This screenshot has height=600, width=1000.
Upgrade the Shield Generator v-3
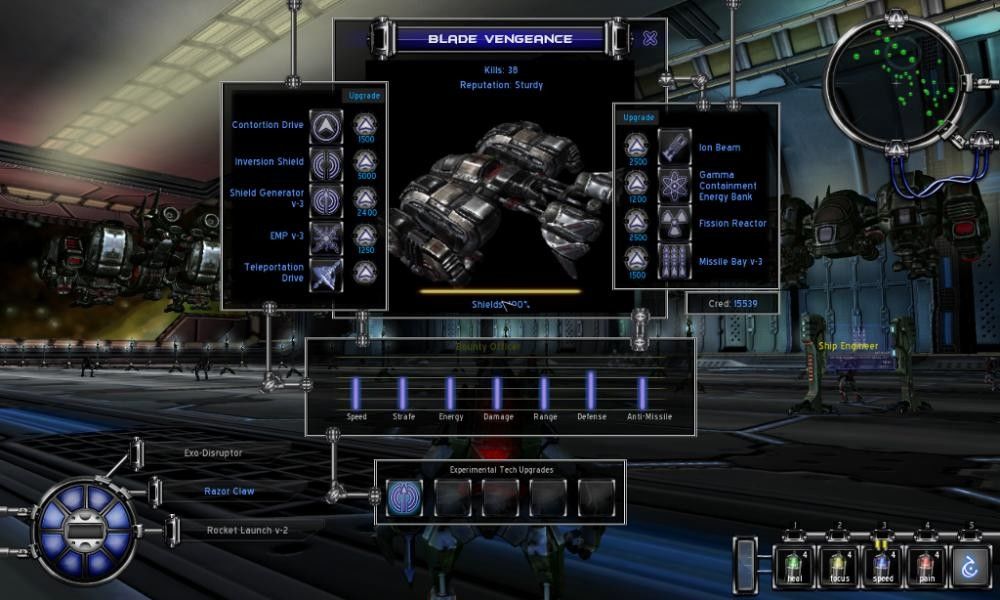tap(364, 199)
